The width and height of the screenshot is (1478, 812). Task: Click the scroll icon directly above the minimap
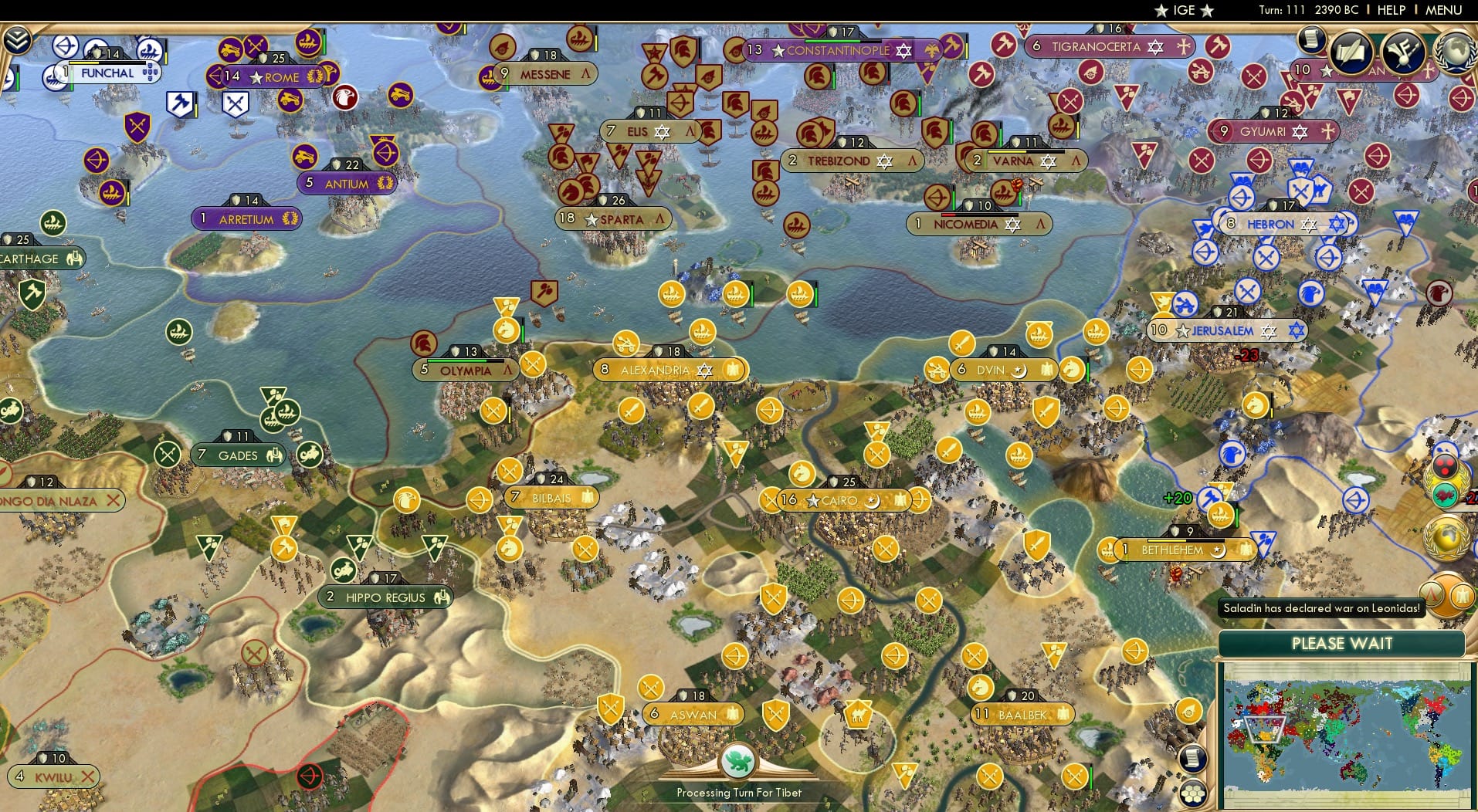click(1194, 759)
